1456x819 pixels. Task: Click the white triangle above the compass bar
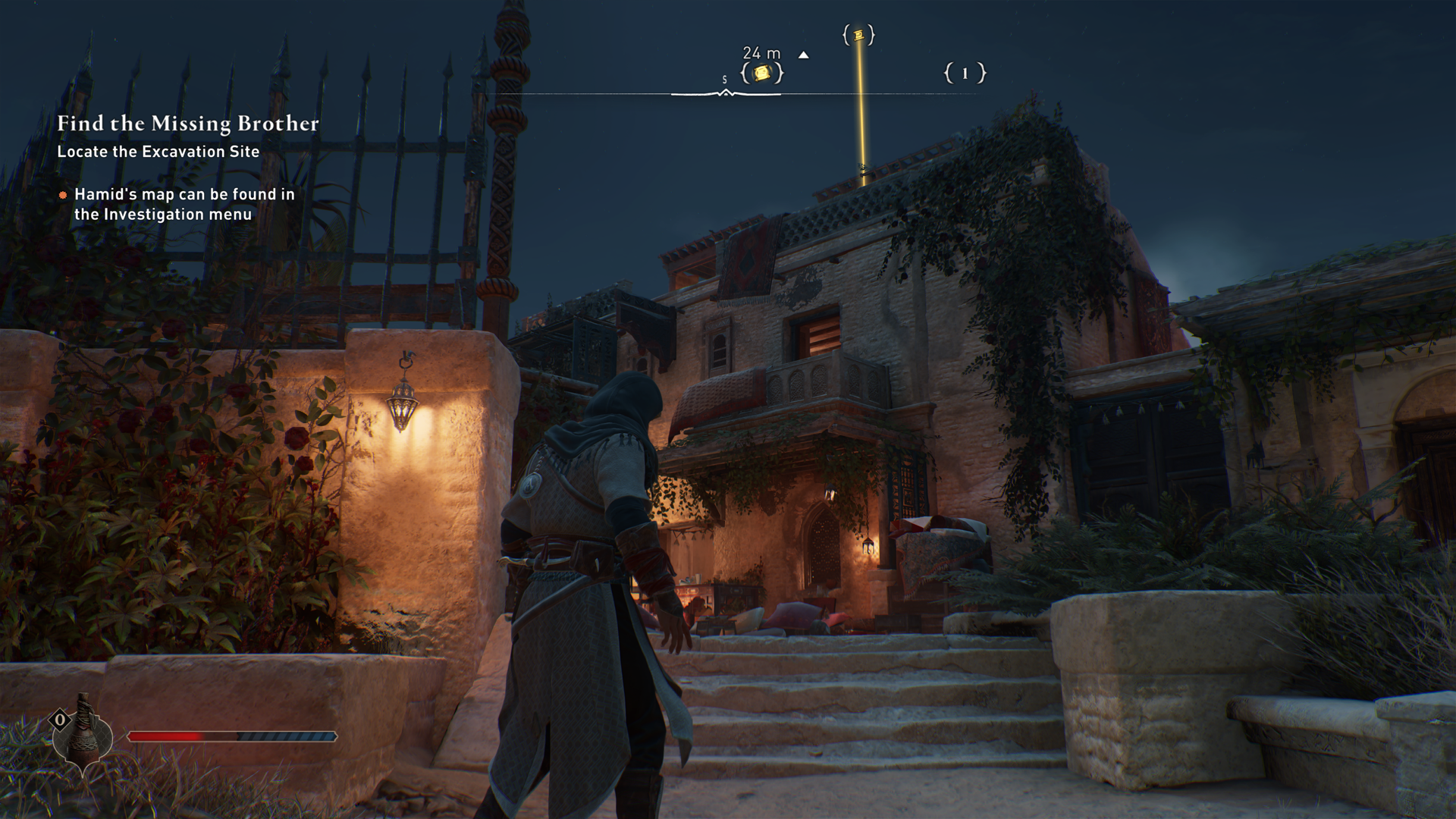804,55
